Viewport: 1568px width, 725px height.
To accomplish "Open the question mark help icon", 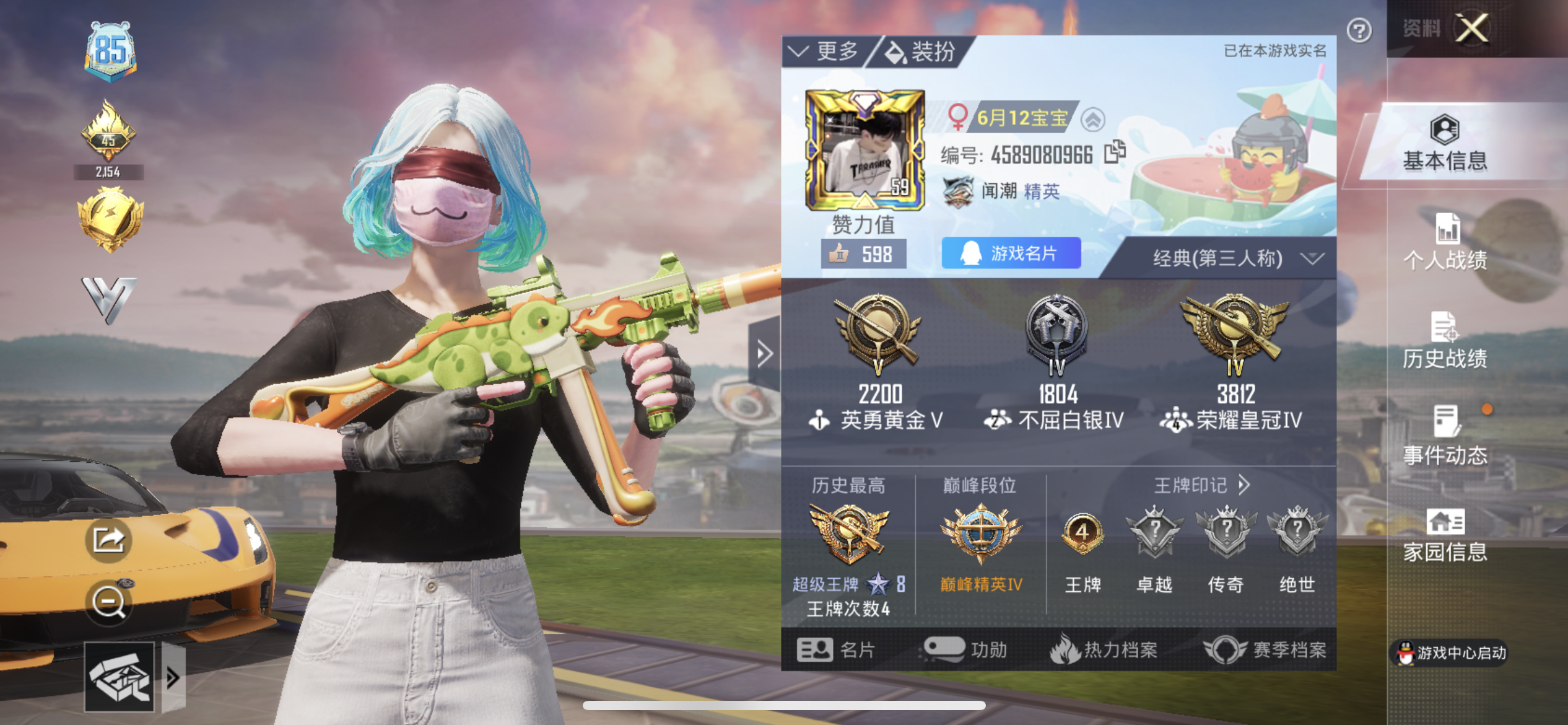I will coord(1359,30).
